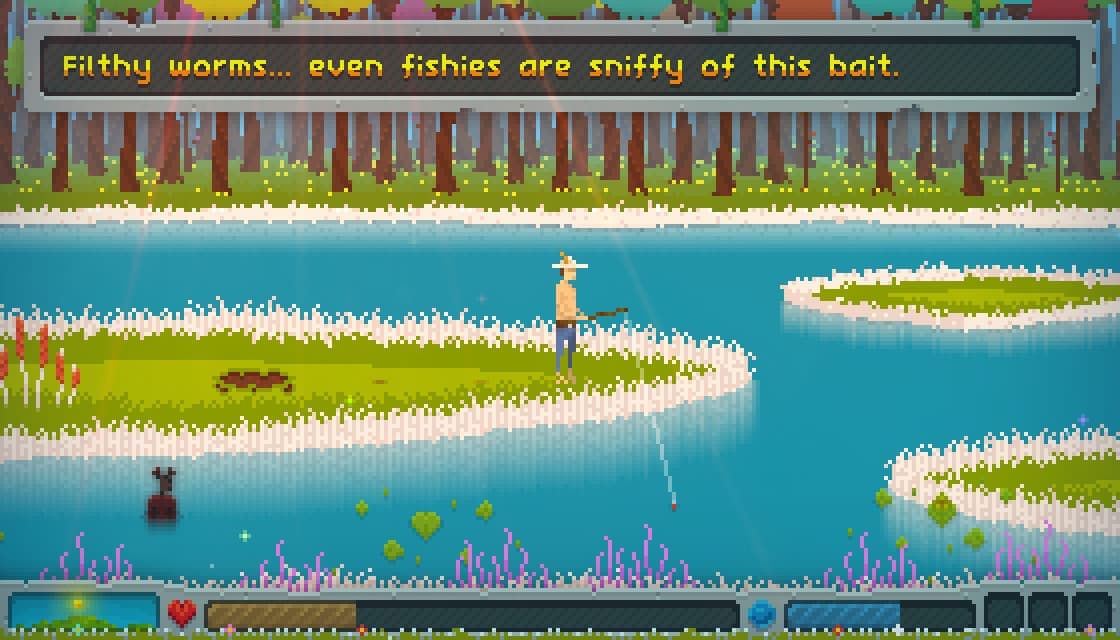Image resolution: width=1120 pixels, height=640 pixels.
Task: Dismiss the "Filthy worms" dialogue box
Action: click(x=560, y=67)
